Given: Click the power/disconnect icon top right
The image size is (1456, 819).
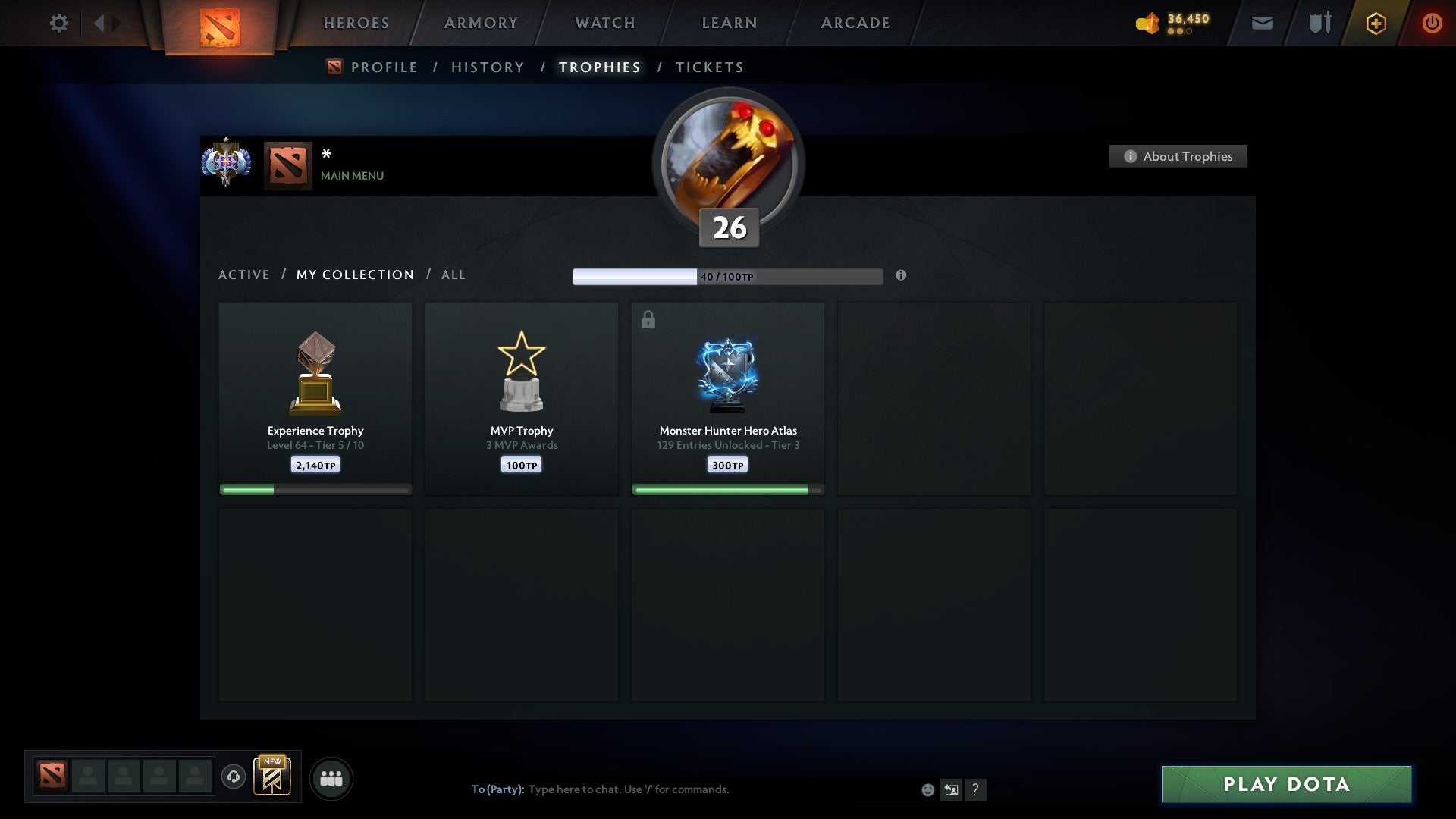Looking at the screenshot, I should (x=1432, y=23).
